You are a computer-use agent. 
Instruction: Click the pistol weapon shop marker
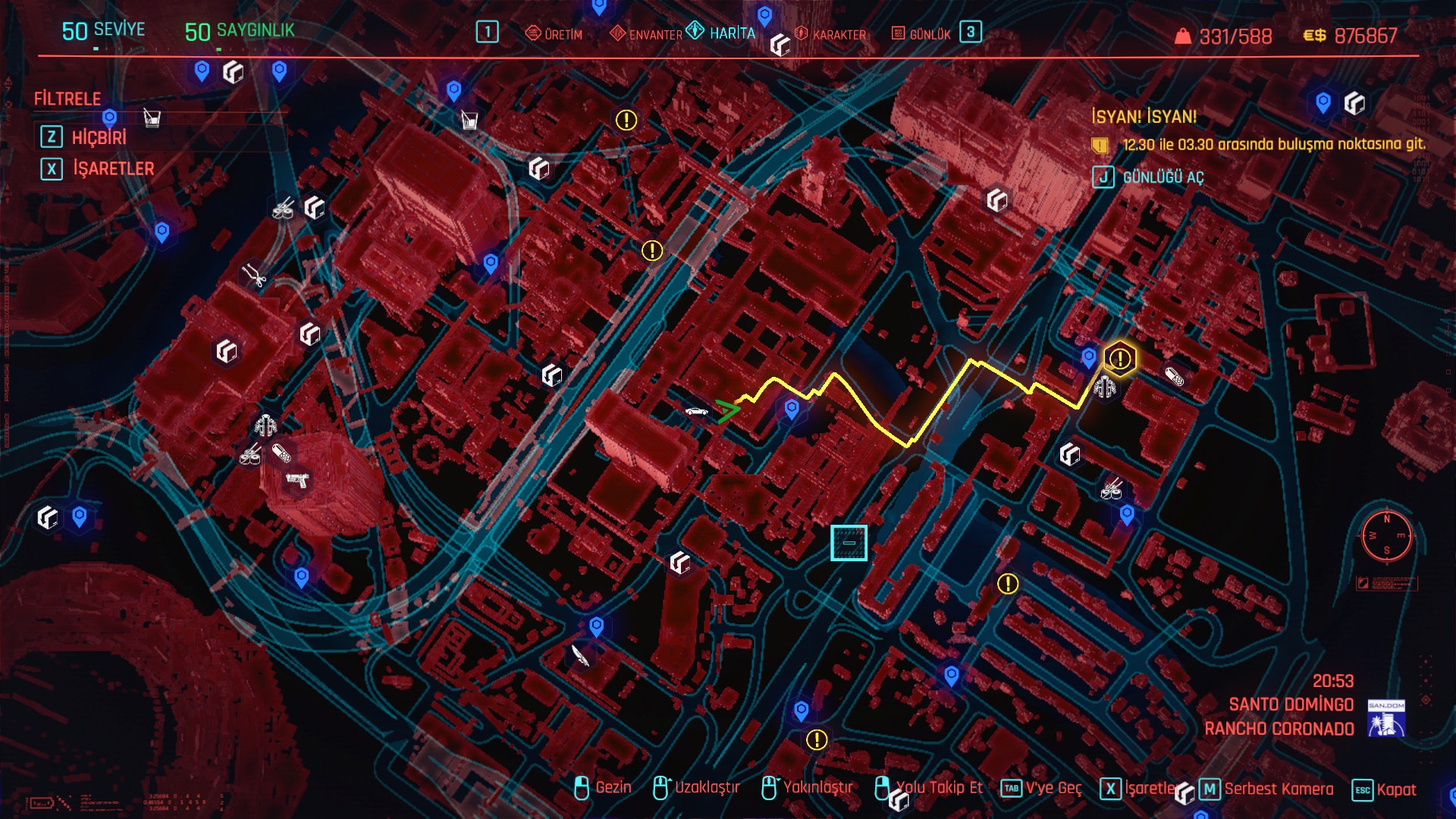tap(297, 479)
